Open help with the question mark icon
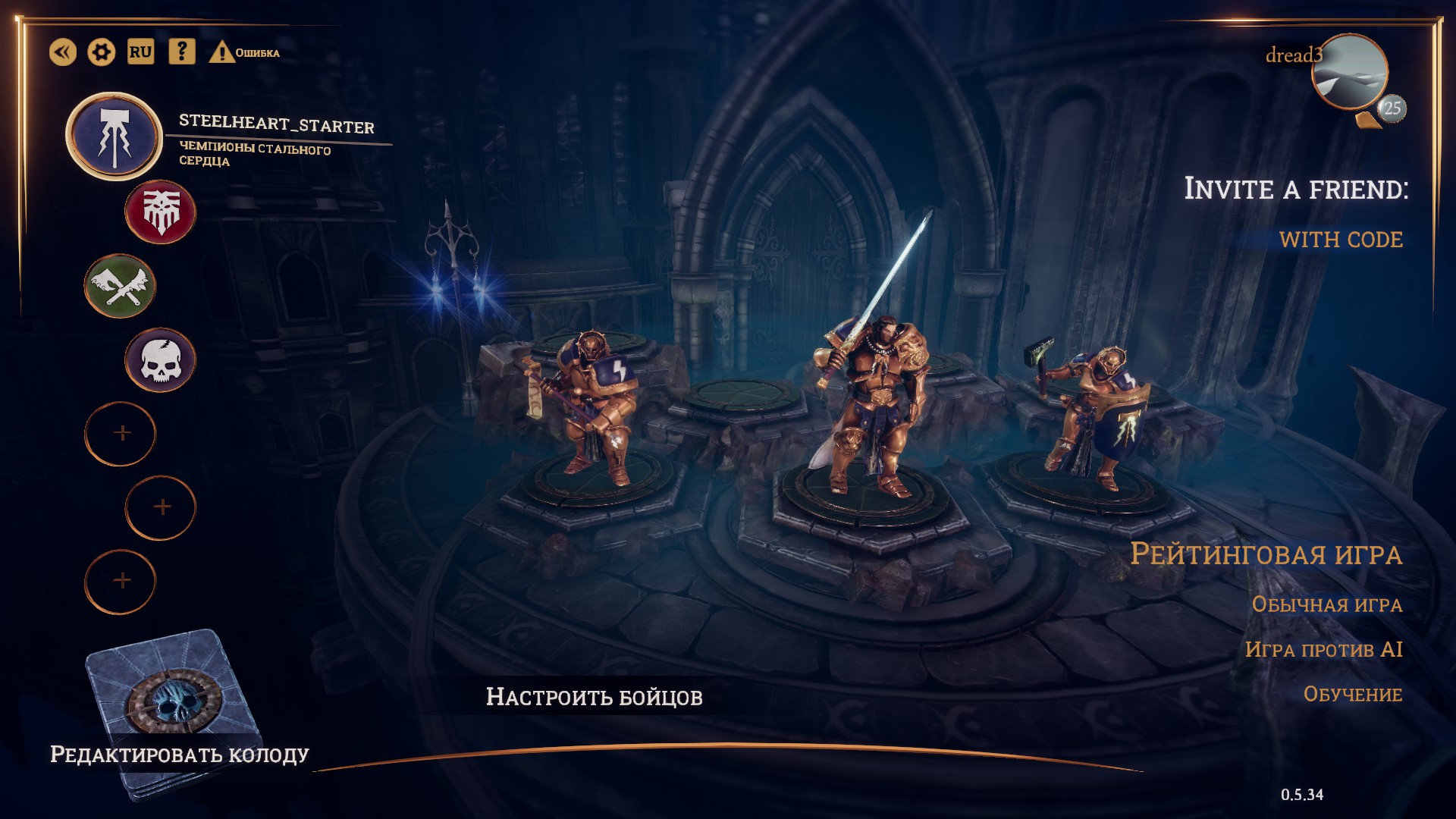 pyautogui.click(x=181, y=52)
